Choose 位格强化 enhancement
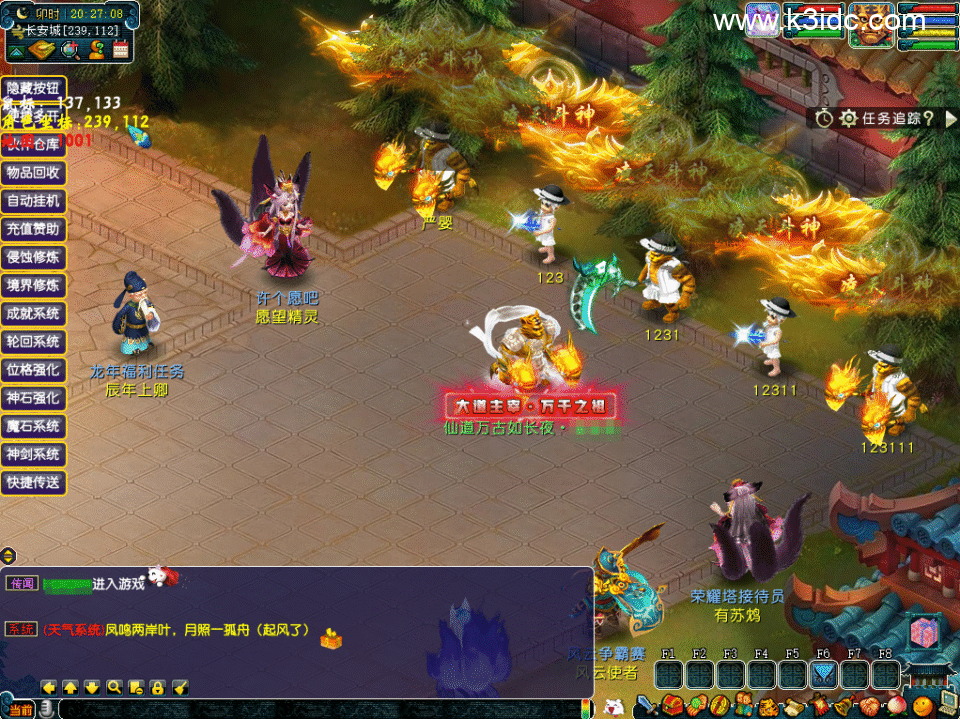960x719 pixels. coord(33,369)
